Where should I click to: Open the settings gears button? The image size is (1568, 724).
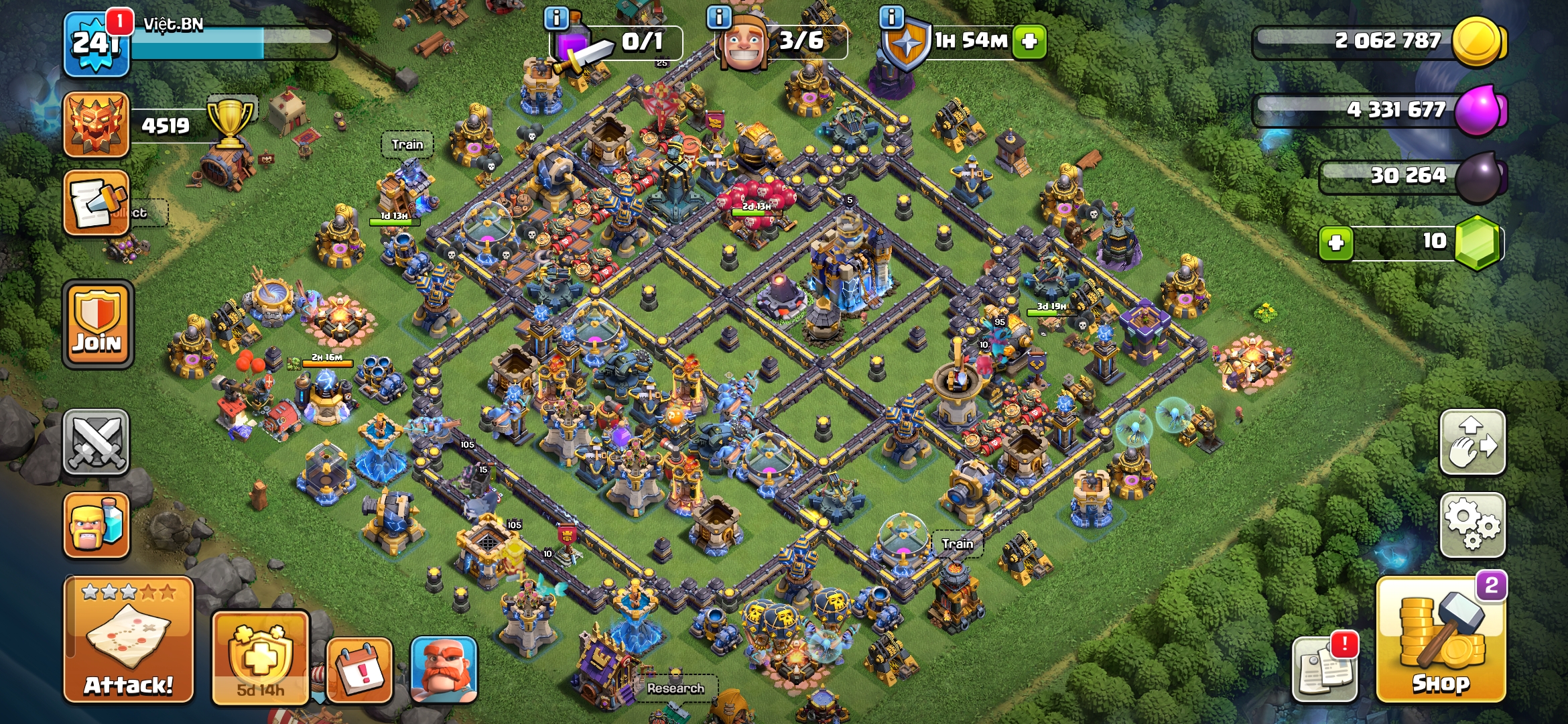[1472, 525]
